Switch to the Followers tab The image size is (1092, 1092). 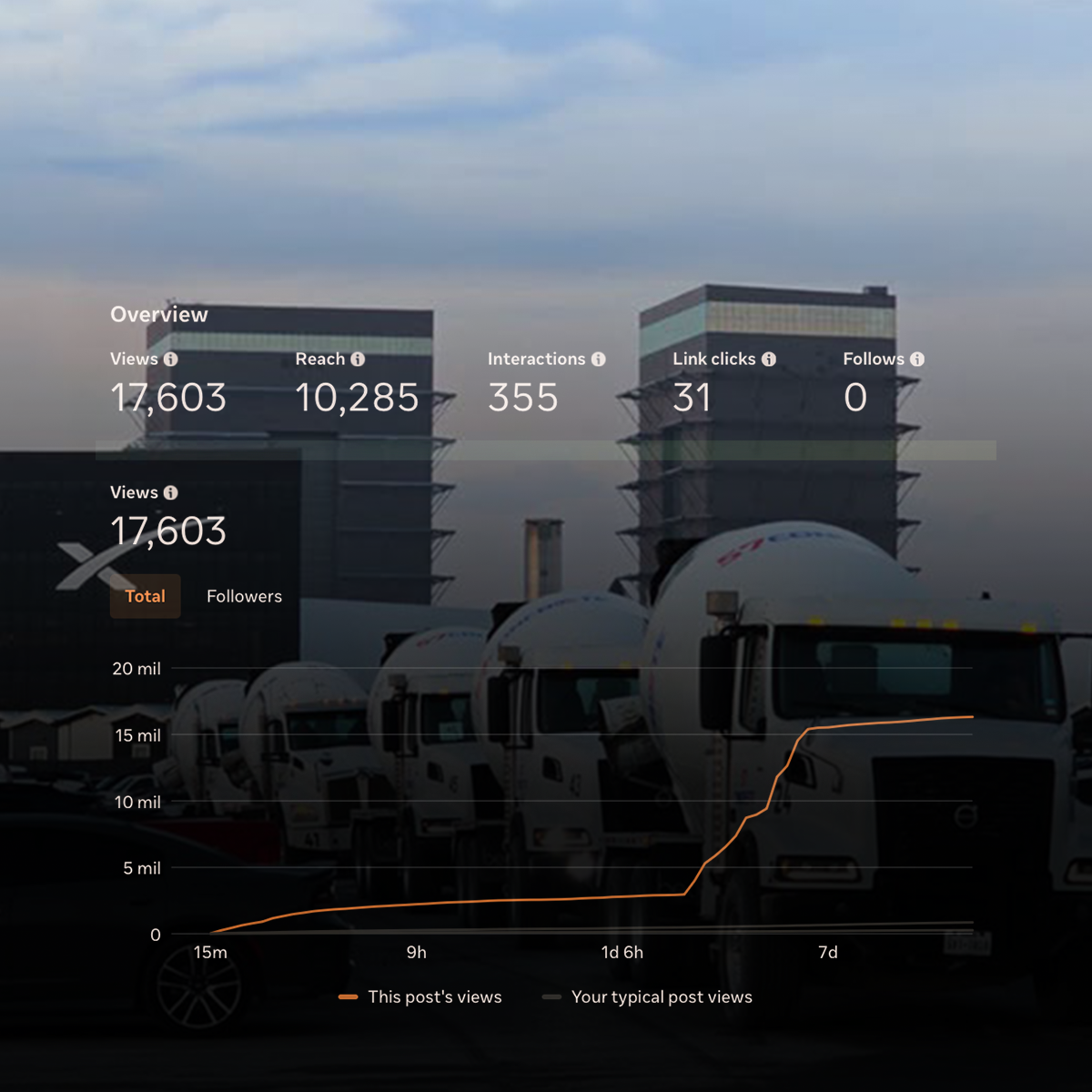244,596
